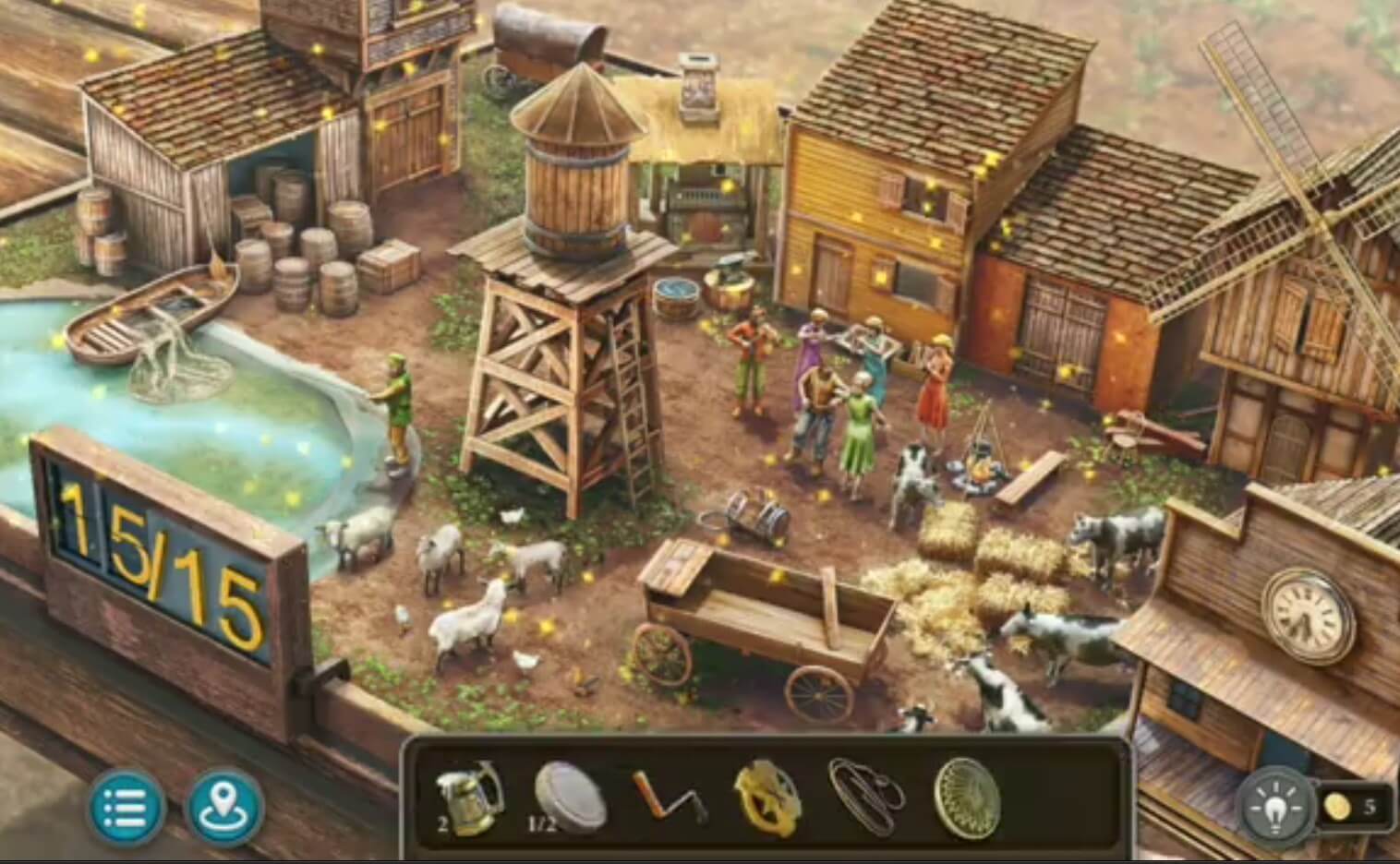Click the map pin location icon
1400x864 pixels.
click(x=222, y=805)
